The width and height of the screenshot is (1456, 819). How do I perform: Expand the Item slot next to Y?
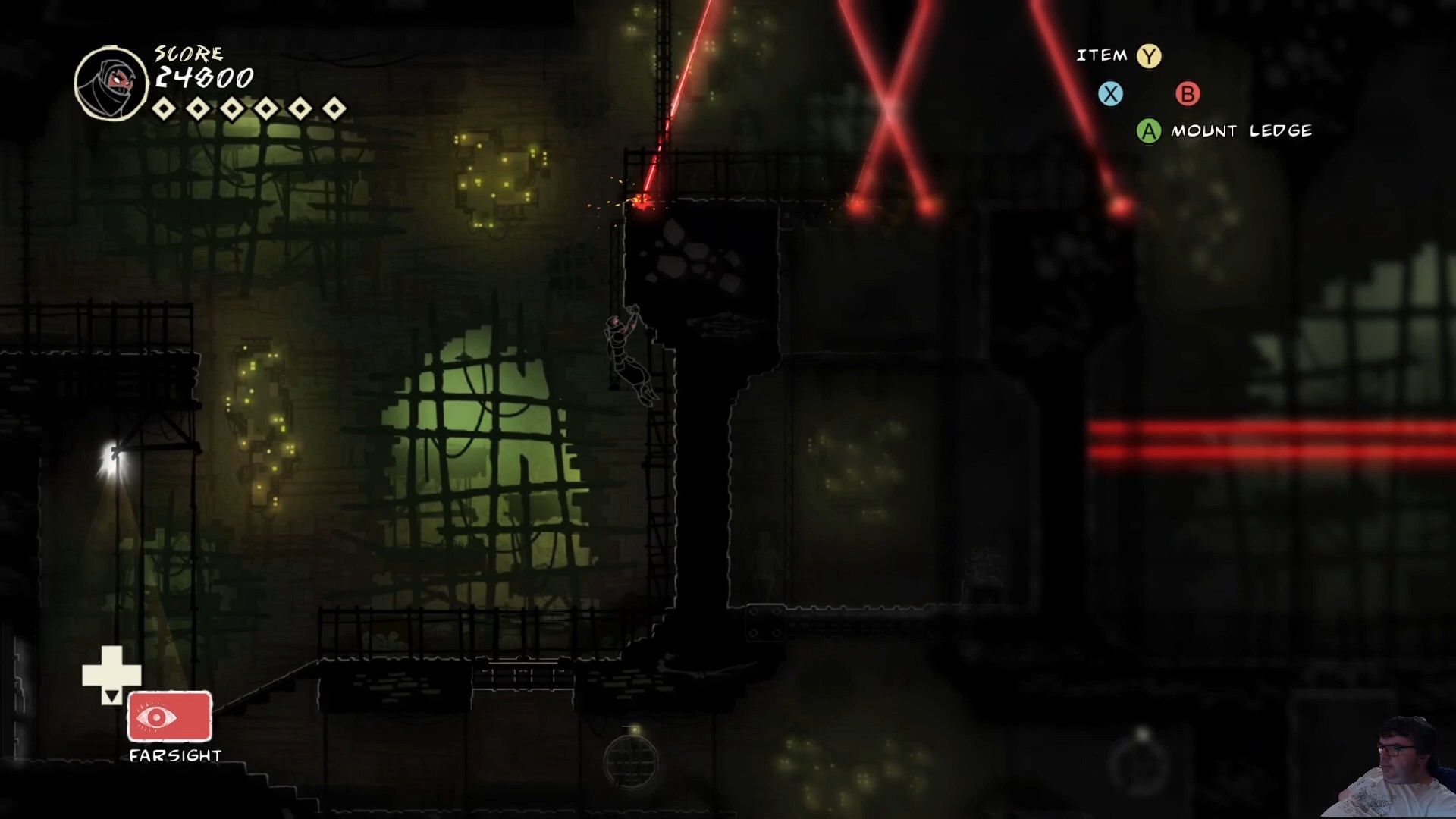coord(1148,55)
